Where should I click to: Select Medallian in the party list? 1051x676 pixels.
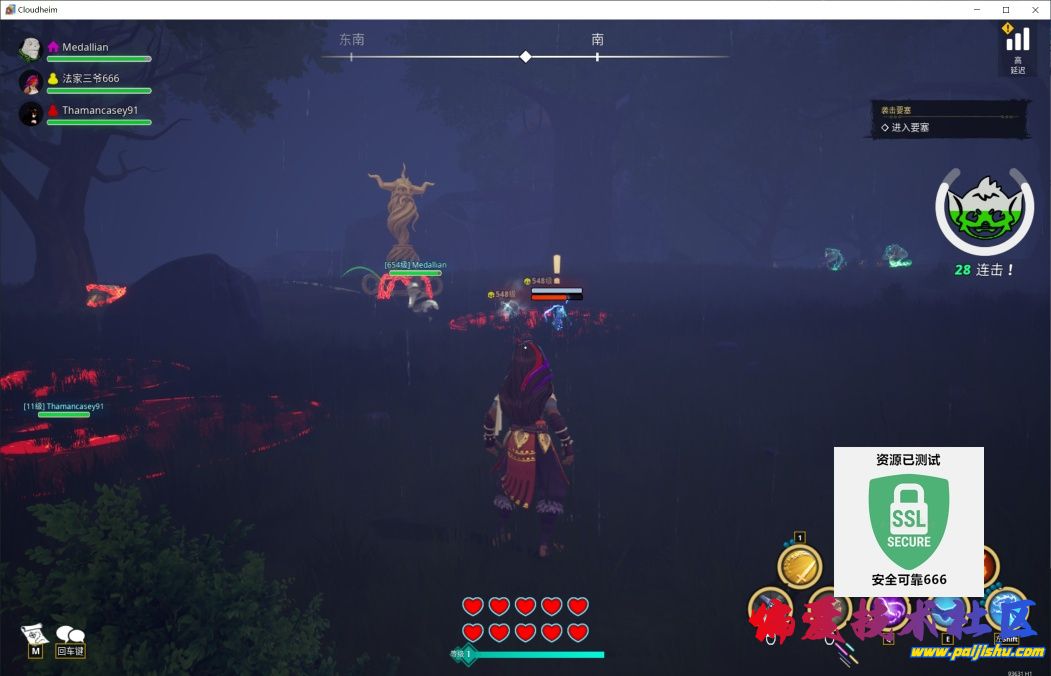click(x=85, y=47)
